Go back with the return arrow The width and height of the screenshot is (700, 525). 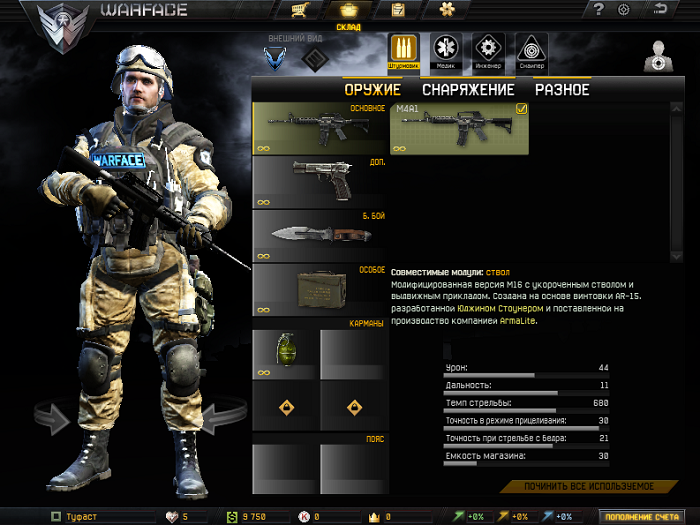tap(659, 10)
